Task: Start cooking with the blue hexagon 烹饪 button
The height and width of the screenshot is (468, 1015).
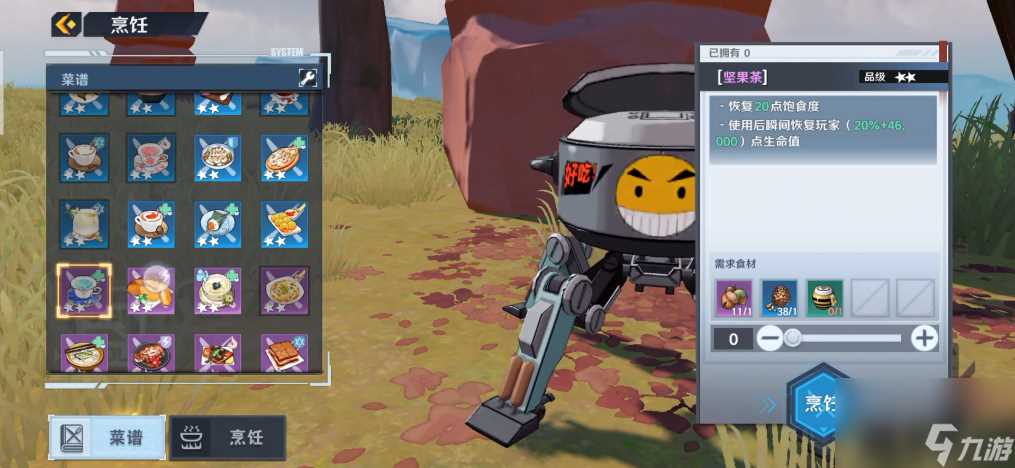Action: click(x=822, y=405)
